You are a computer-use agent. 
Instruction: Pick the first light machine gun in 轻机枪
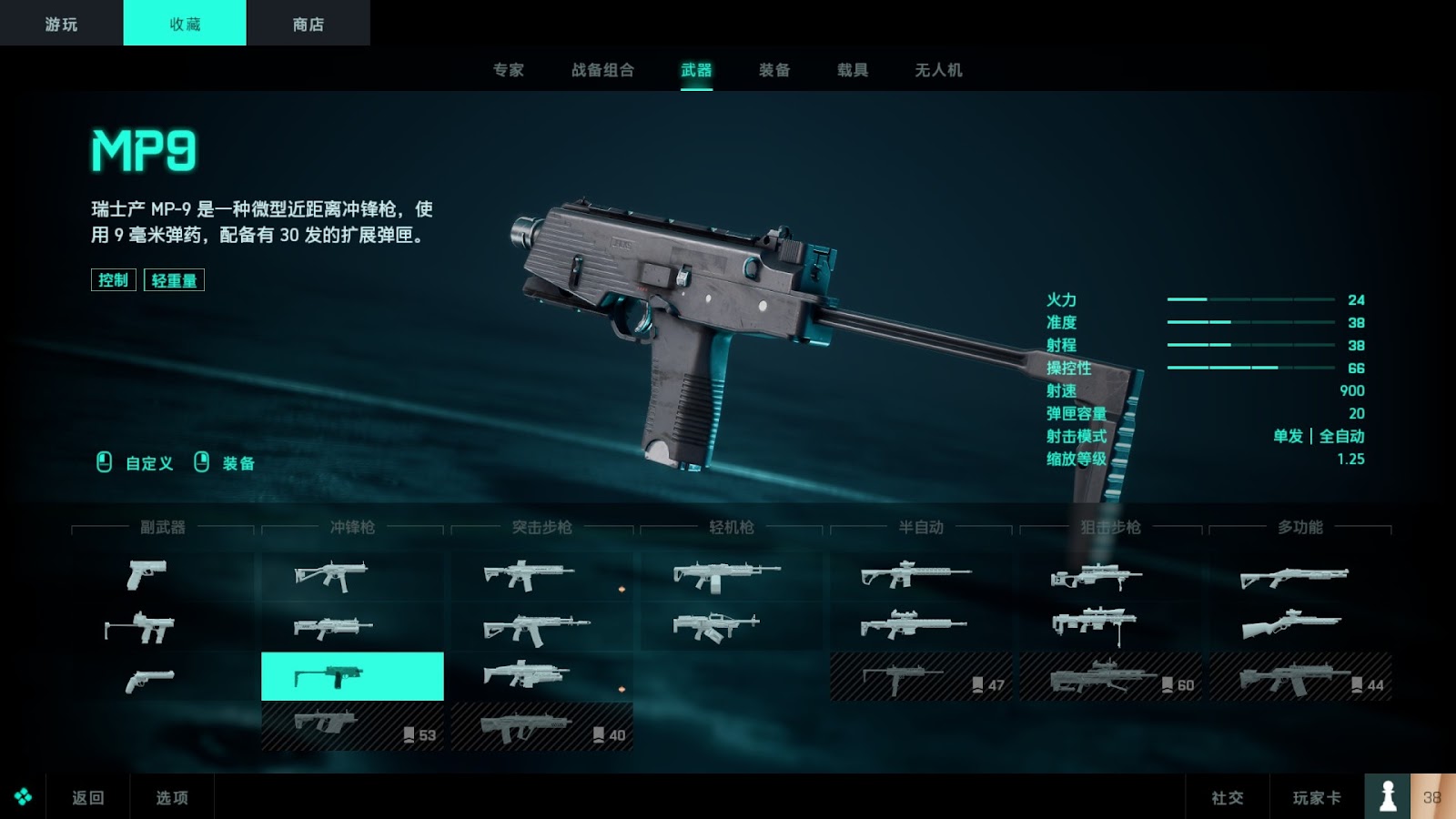(731, 575)
